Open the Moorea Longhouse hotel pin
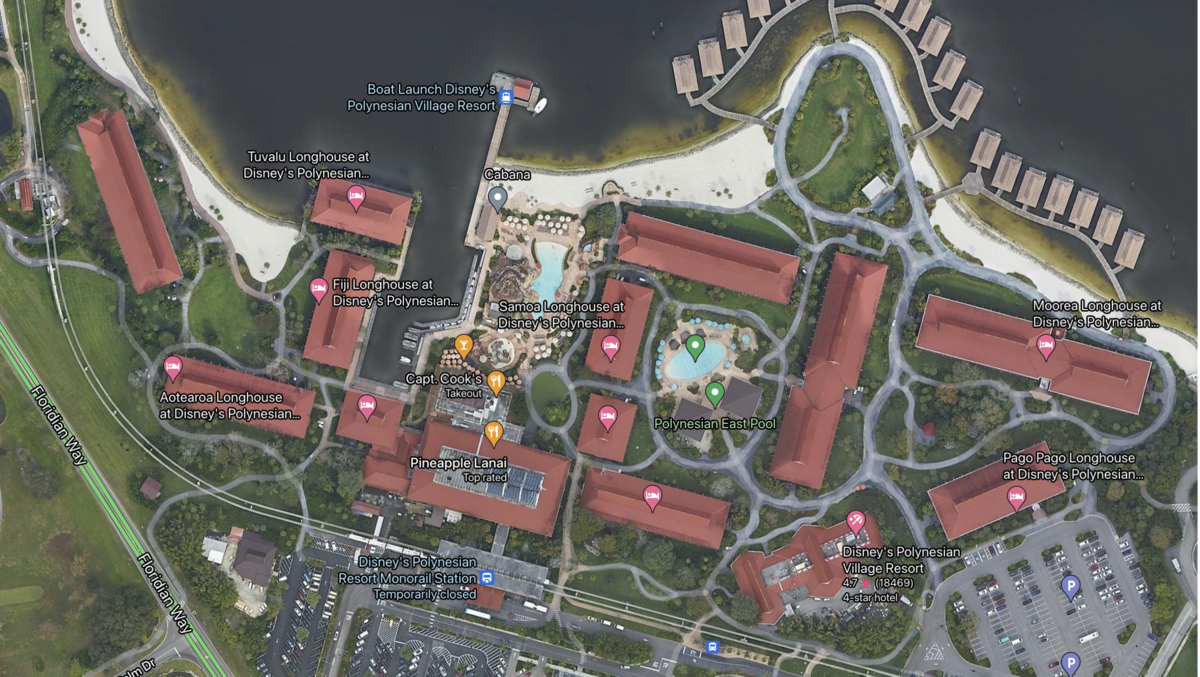Screen dimensions: 1200x677 click(x=1046, y=346)
